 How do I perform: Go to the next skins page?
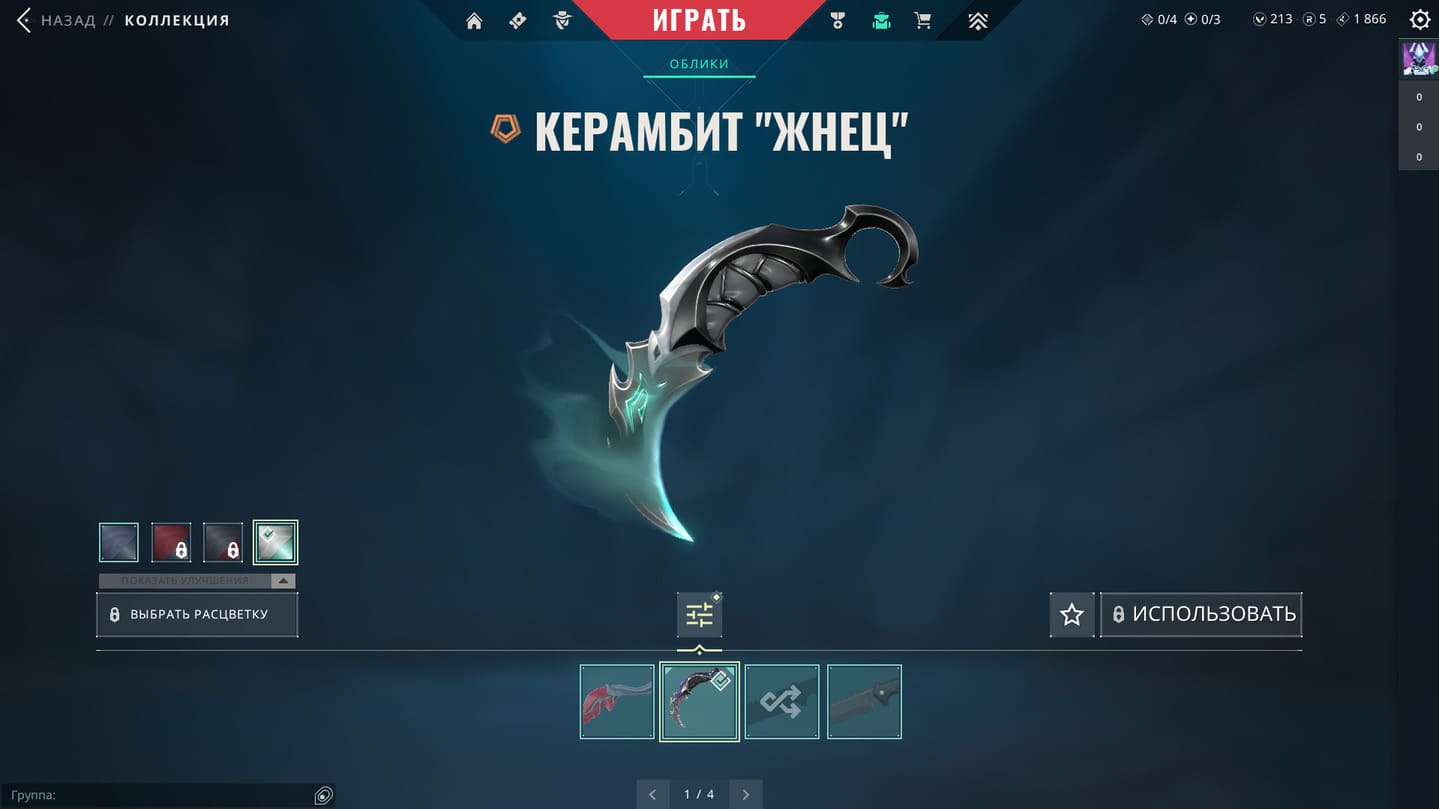pyautogui.click(x=746, y=795)
